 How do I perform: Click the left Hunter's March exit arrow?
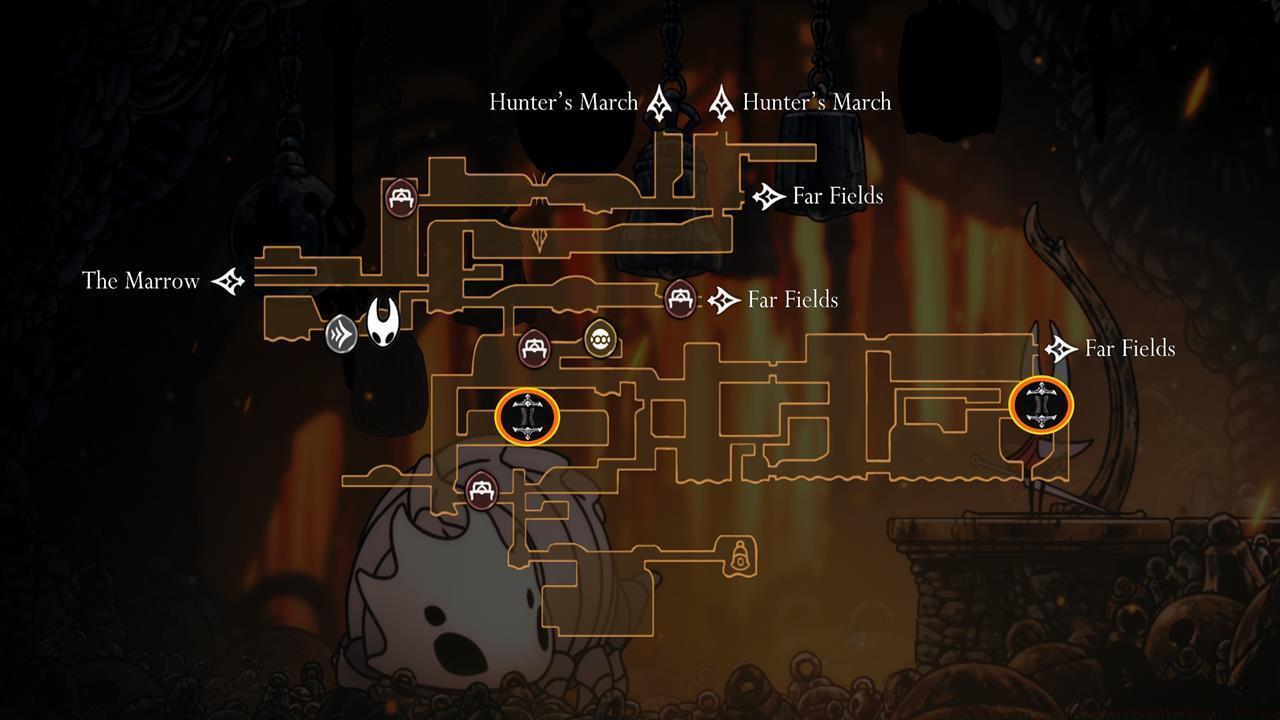659,100
